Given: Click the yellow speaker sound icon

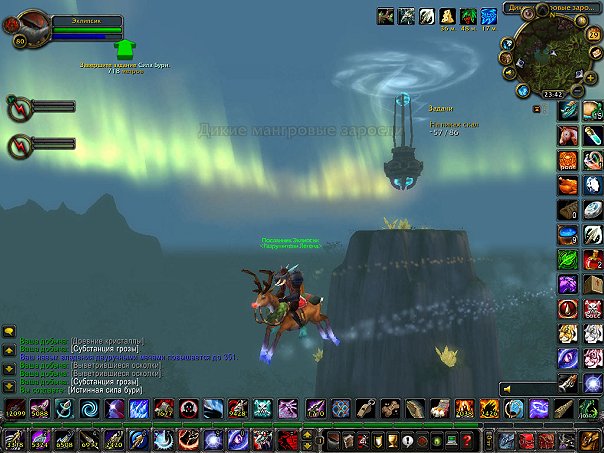Looking at the screenshot, I should pyautogui.click(x=509, y=388).
